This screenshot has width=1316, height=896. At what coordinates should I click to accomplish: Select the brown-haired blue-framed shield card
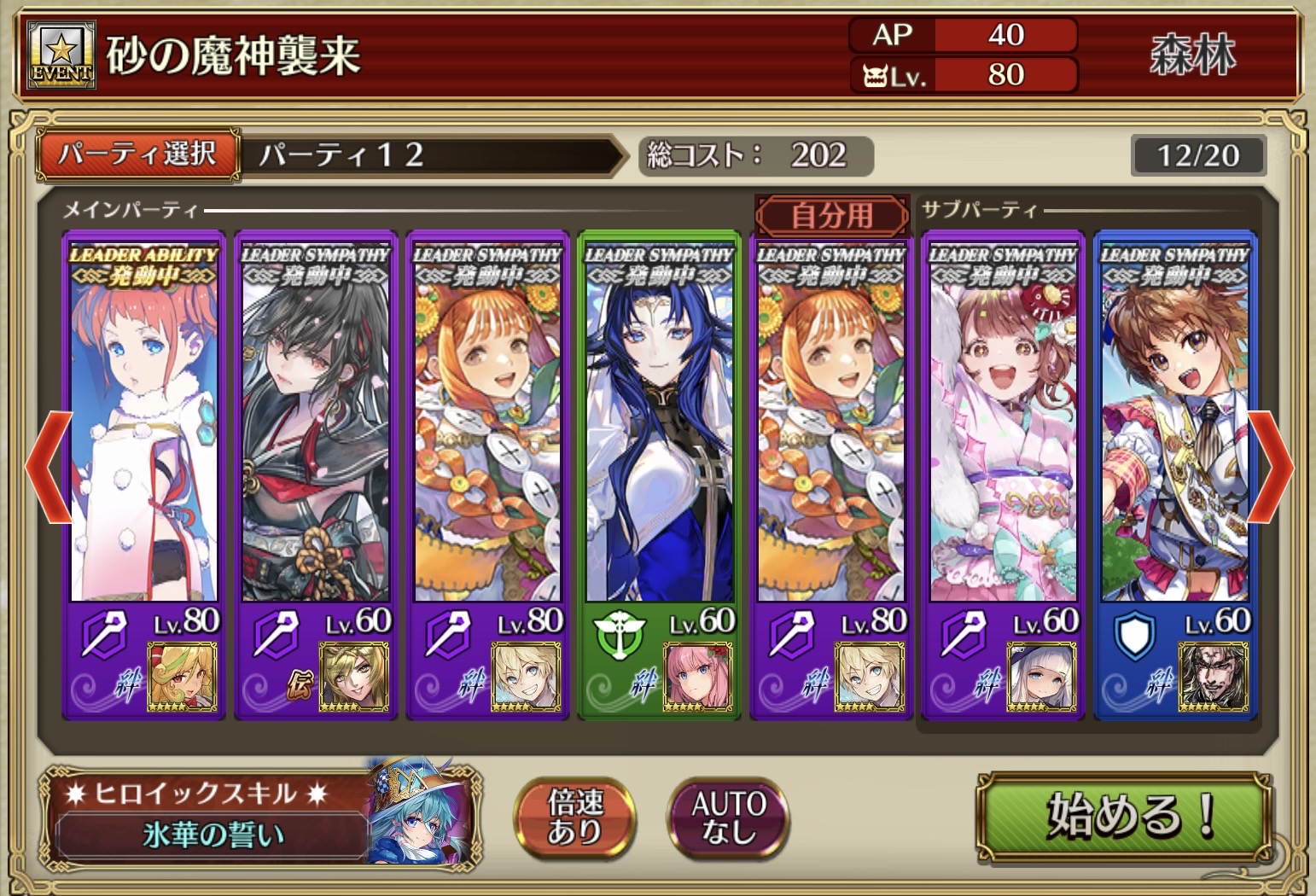point(1175,427)
